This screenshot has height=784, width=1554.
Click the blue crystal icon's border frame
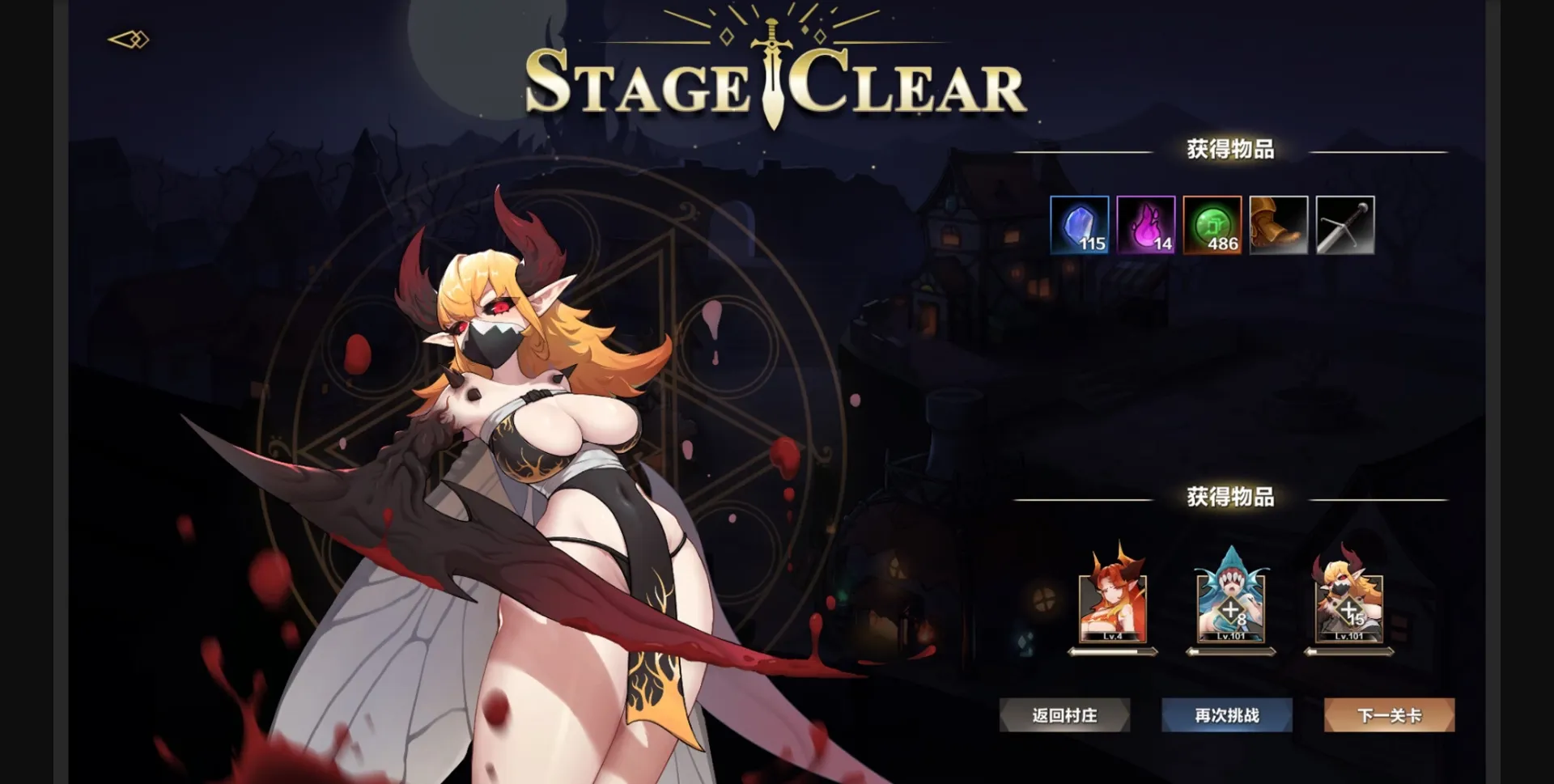tap(1080, 198)
